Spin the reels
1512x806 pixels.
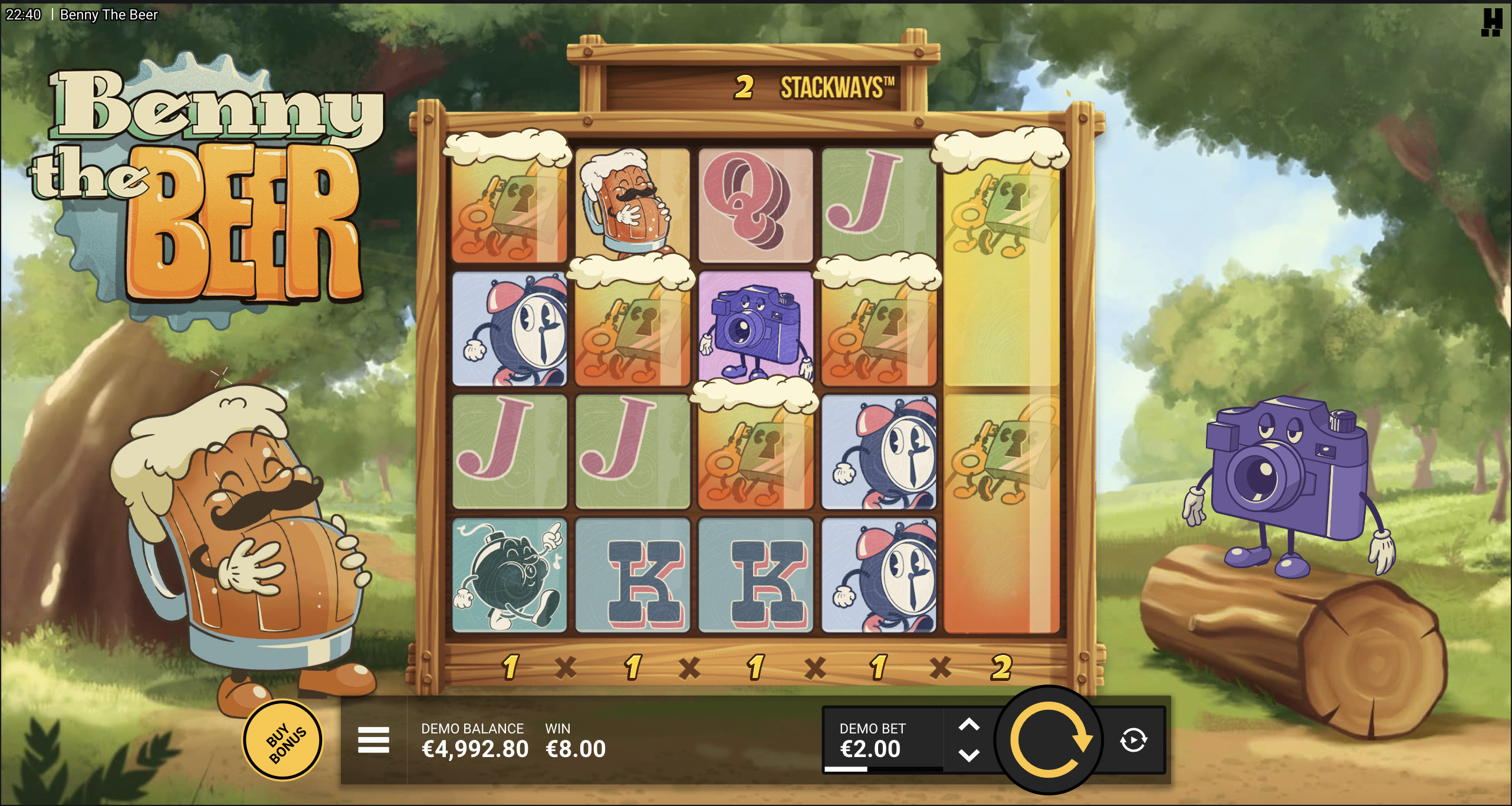click(1049, 740)
